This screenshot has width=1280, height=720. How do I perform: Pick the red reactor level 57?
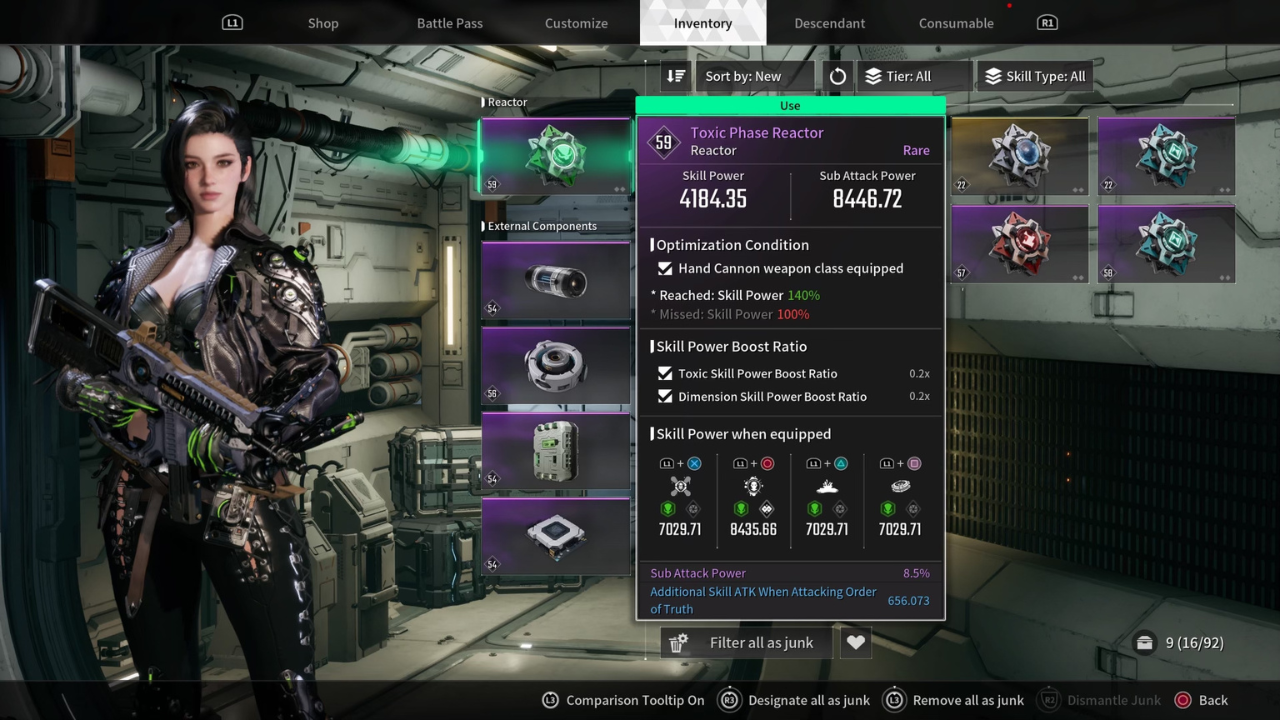pos(1019,244)
